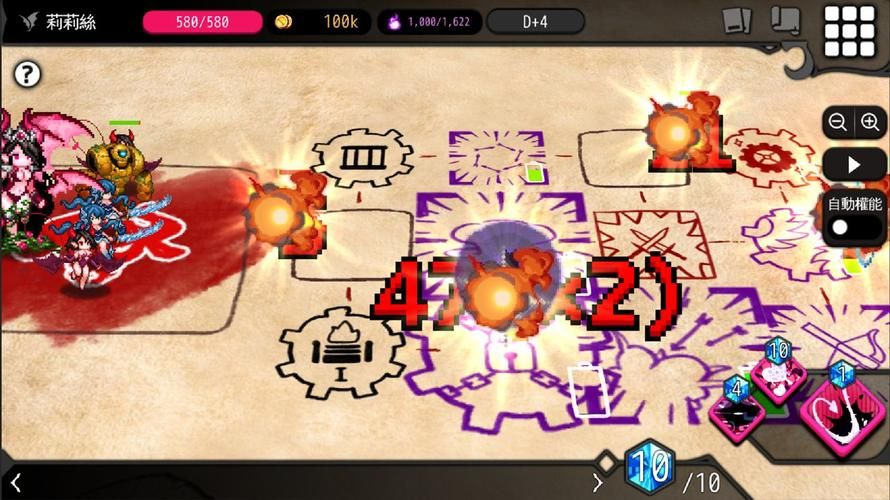Open the scroll log icon

(x=787, y=21)
